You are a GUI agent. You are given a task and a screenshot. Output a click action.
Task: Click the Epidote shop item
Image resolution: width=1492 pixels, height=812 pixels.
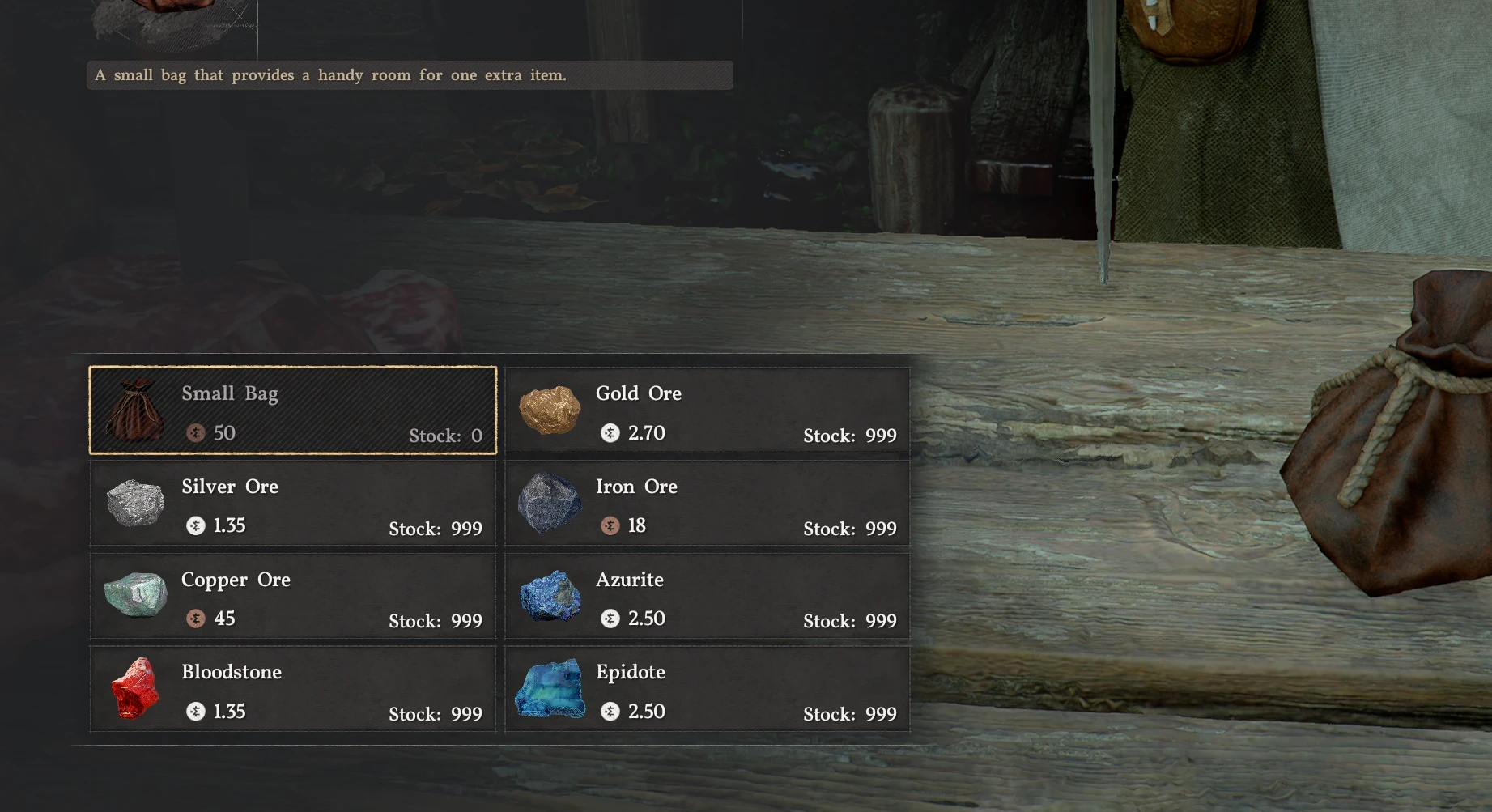(707, 690)
